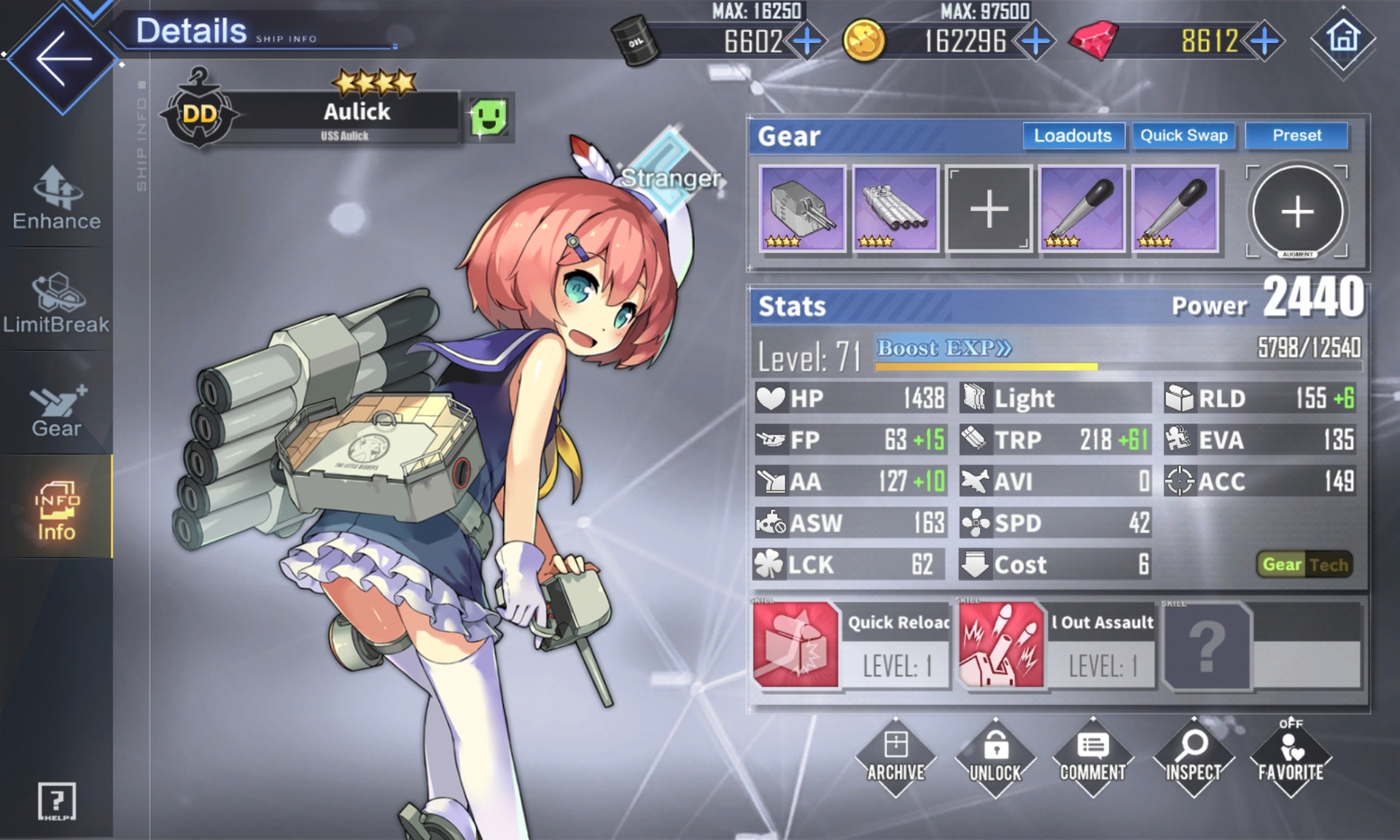Inspect the ship with magnifier button
This screenshot has height=840, width=1400.
pyautogui.click(x=1193, y=758)
